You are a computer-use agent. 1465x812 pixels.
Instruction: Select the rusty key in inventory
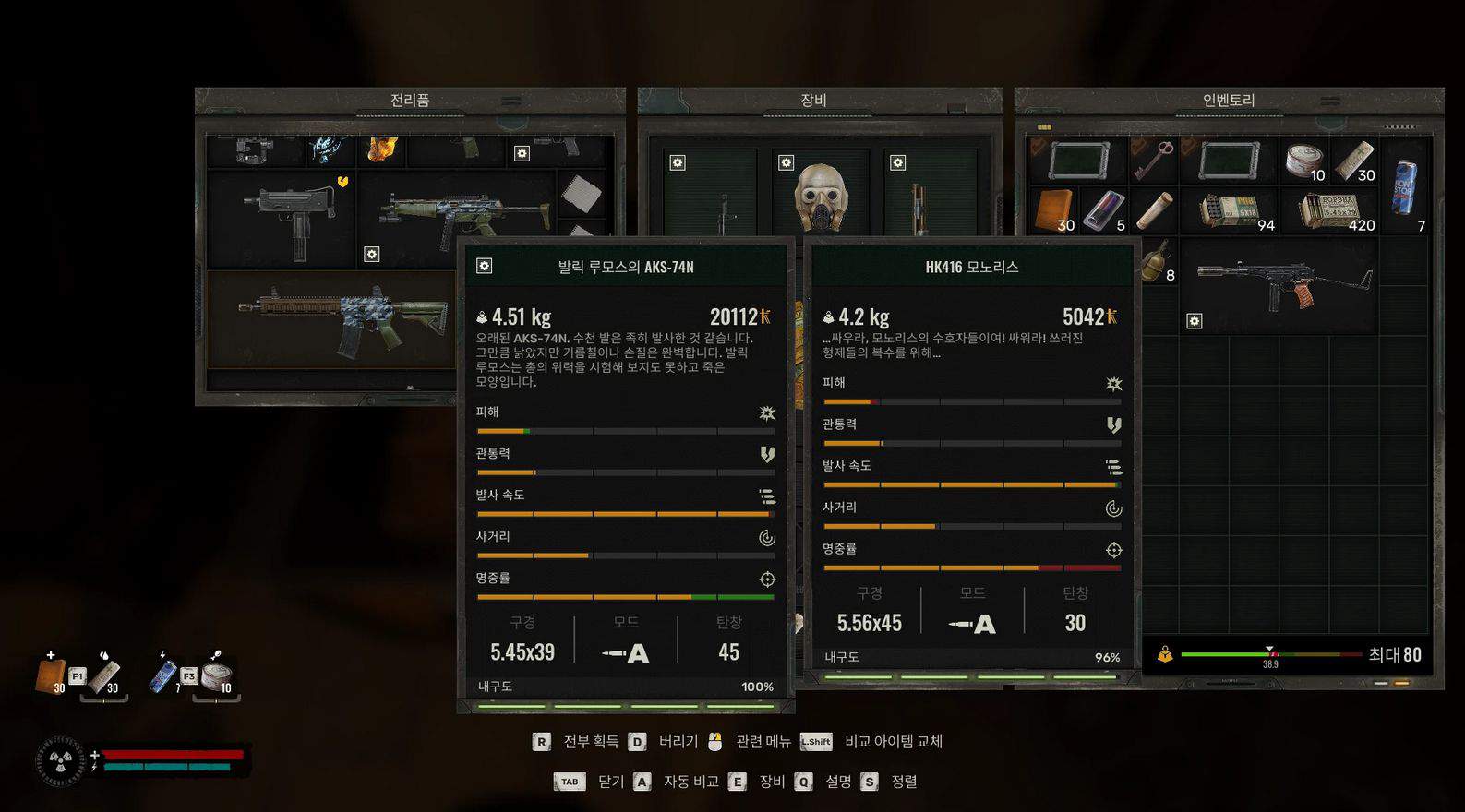pos(1151,161)
